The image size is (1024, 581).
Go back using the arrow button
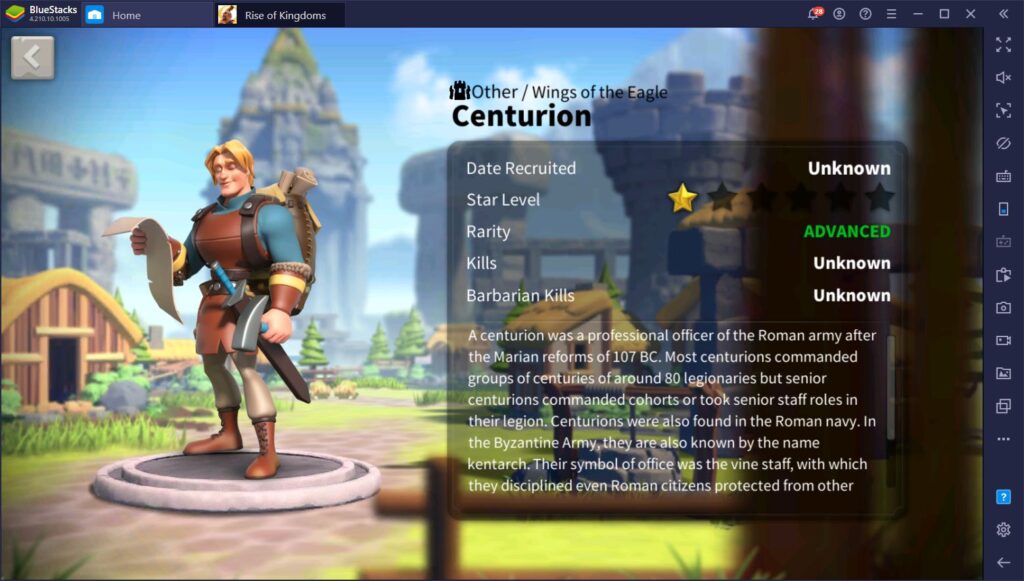click(x=32, y=58)
